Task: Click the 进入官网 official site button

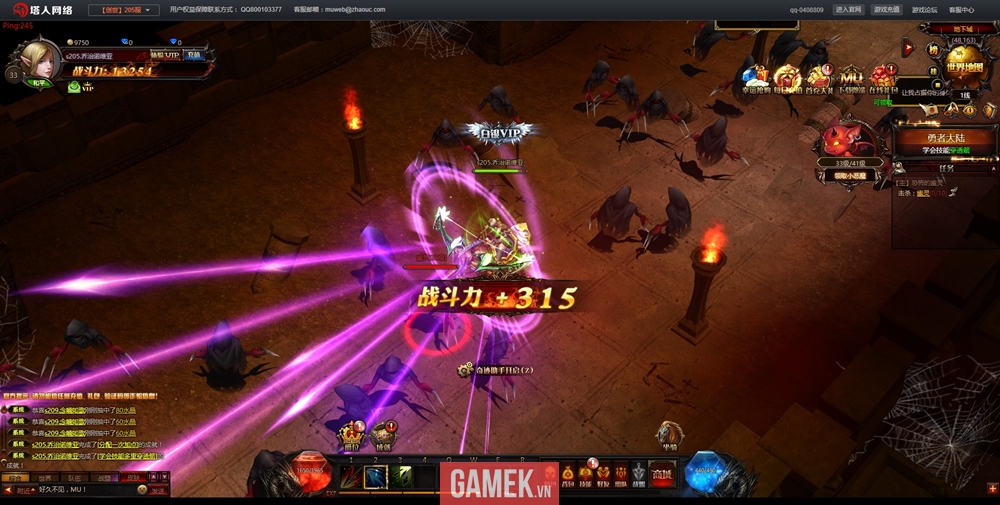Action: click(848, 10)
